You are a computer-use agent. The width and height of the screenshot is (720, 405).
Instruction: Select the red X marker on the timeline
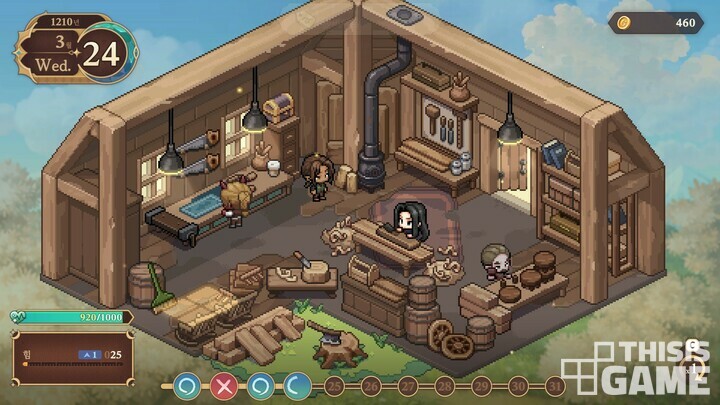[223, 385]
